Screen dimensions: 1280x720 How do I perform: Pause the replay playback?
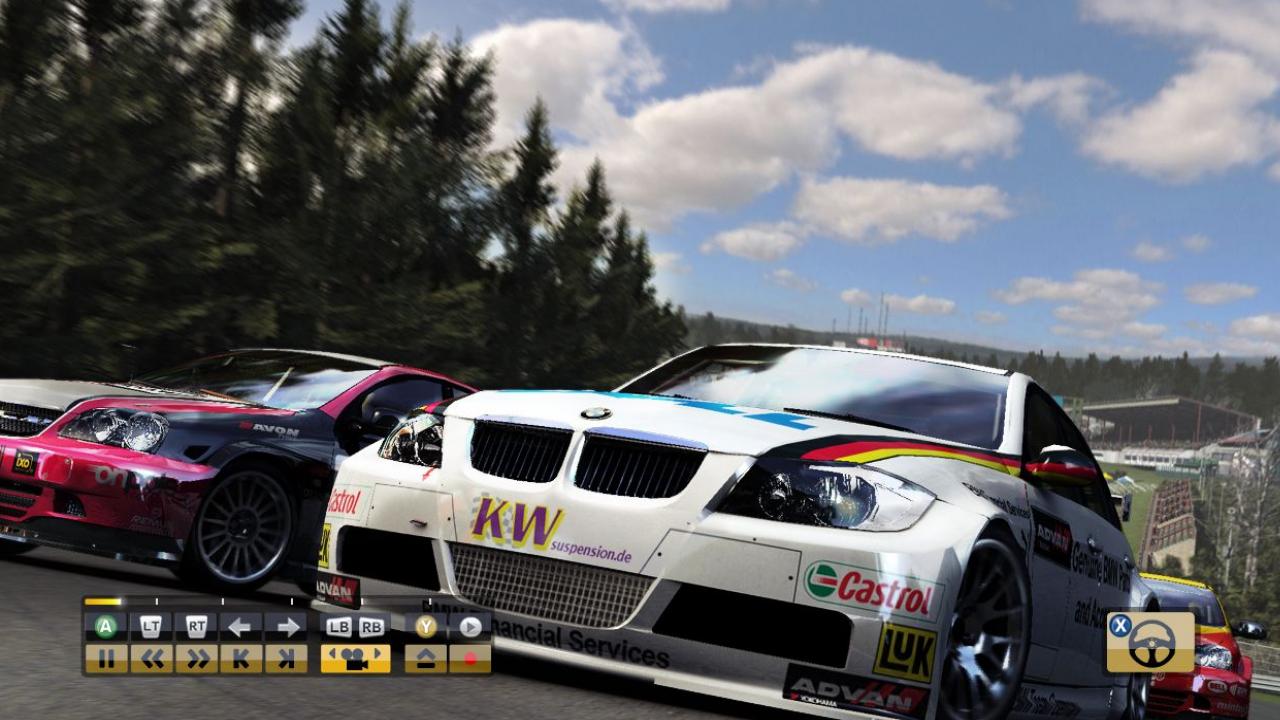(x=108, y=657)
